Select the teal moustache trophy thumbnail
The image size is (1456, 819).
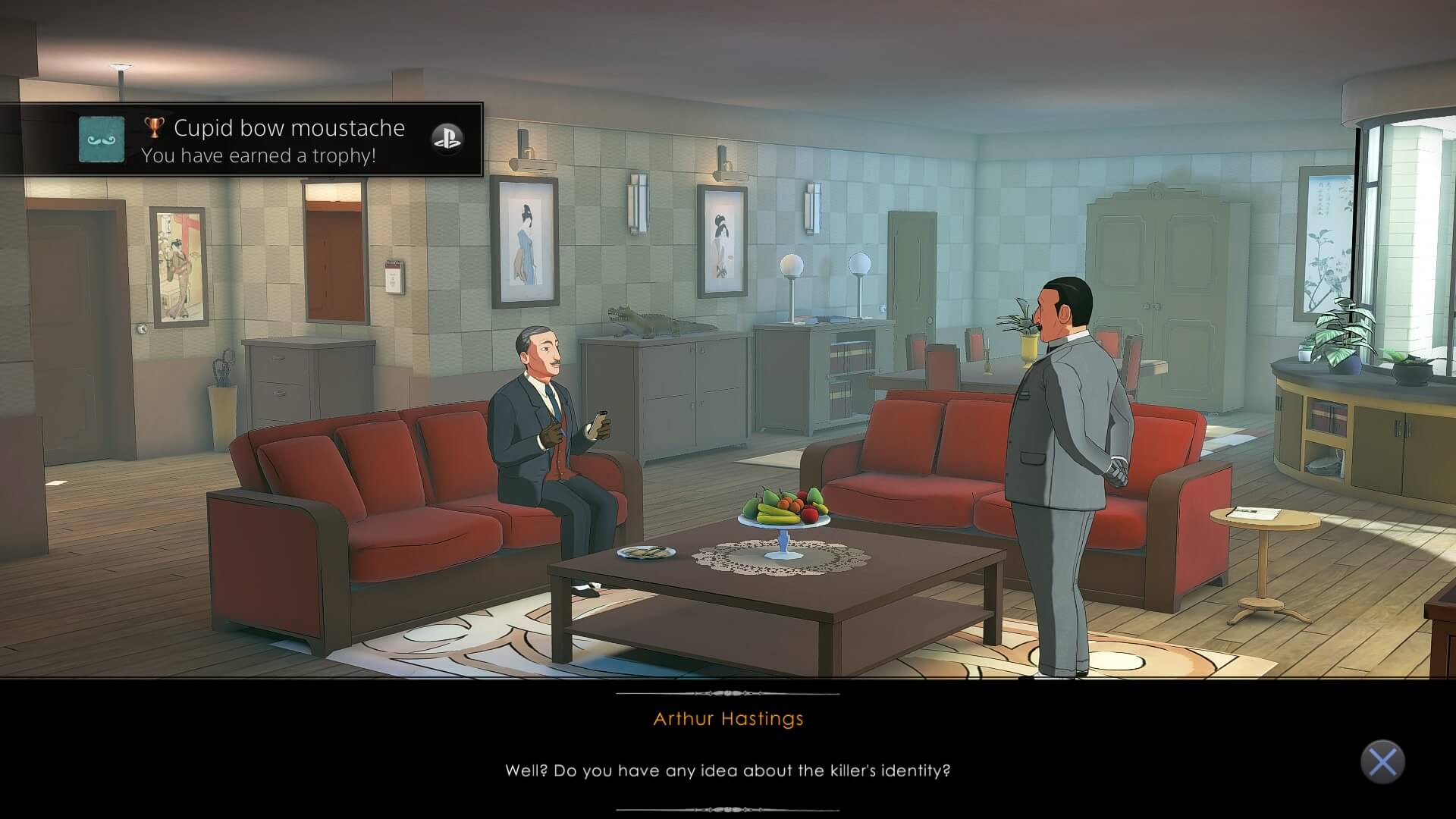pyautogui.click(x=102, y=140)
